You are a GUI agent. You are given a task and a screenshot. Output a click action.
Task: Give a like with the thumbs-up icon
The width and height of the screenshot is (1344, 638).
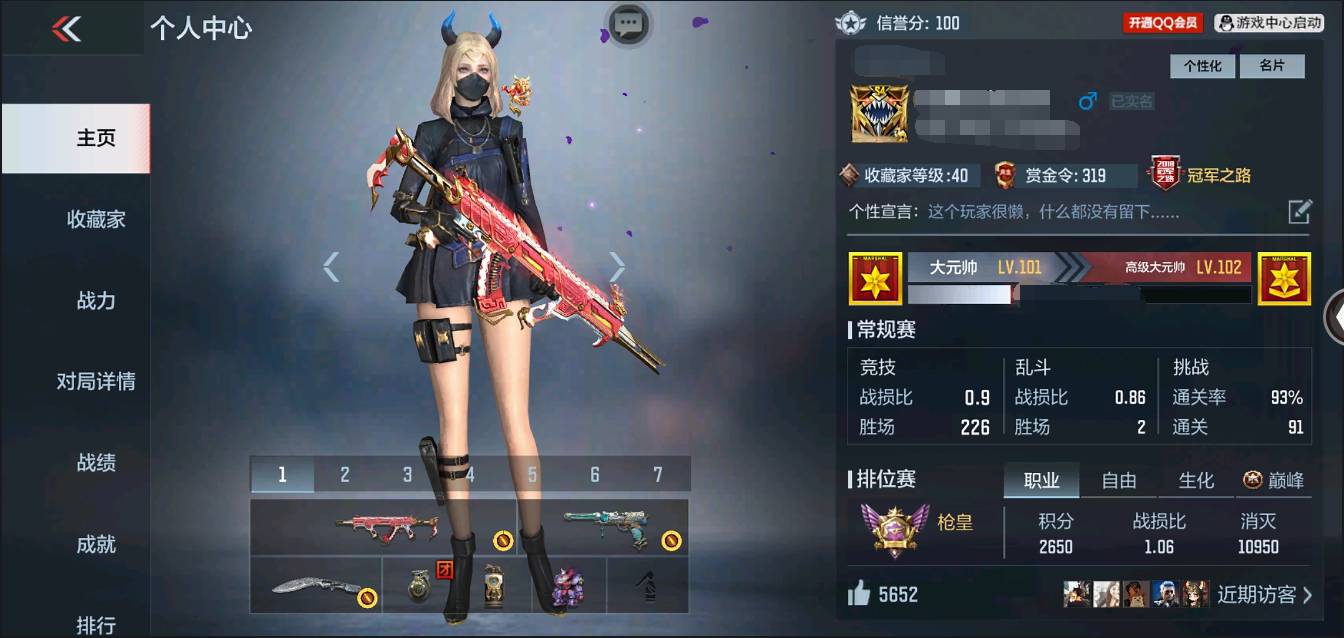point(859,595)
